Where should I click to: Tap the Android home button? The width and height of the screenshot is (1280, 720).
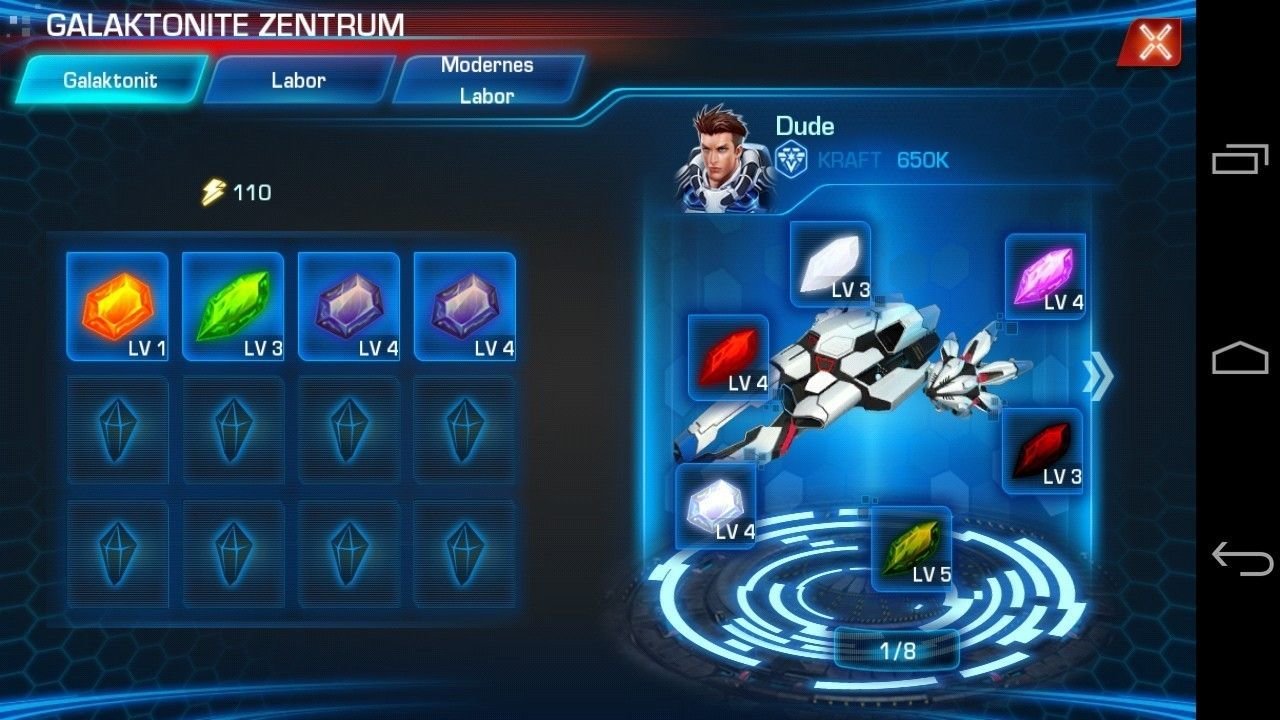(x=1240, y=358)
